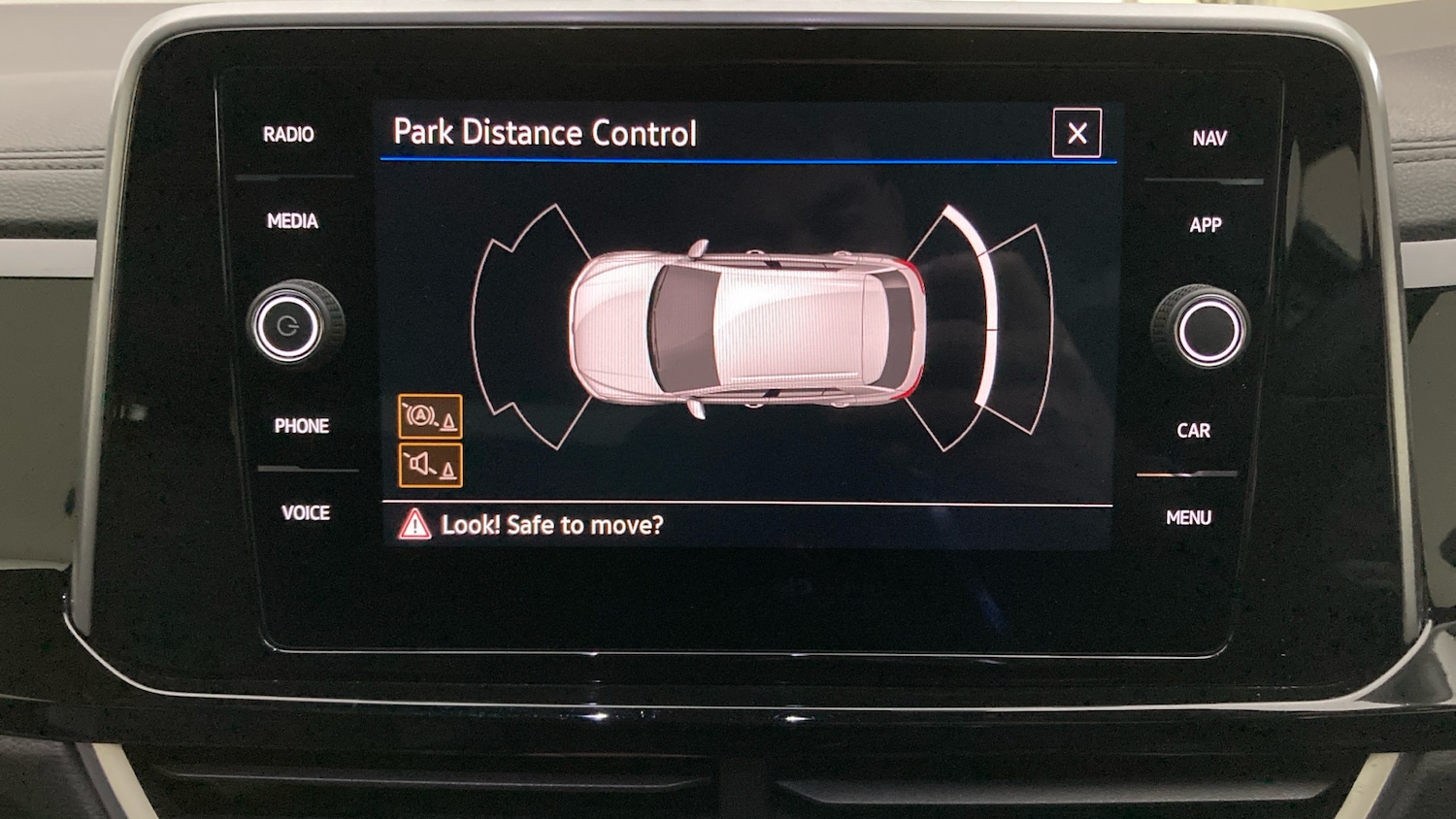Mute the parking sensor sound icon
This screenshot has height=819, width=1456.
click(x=430, y=465)
